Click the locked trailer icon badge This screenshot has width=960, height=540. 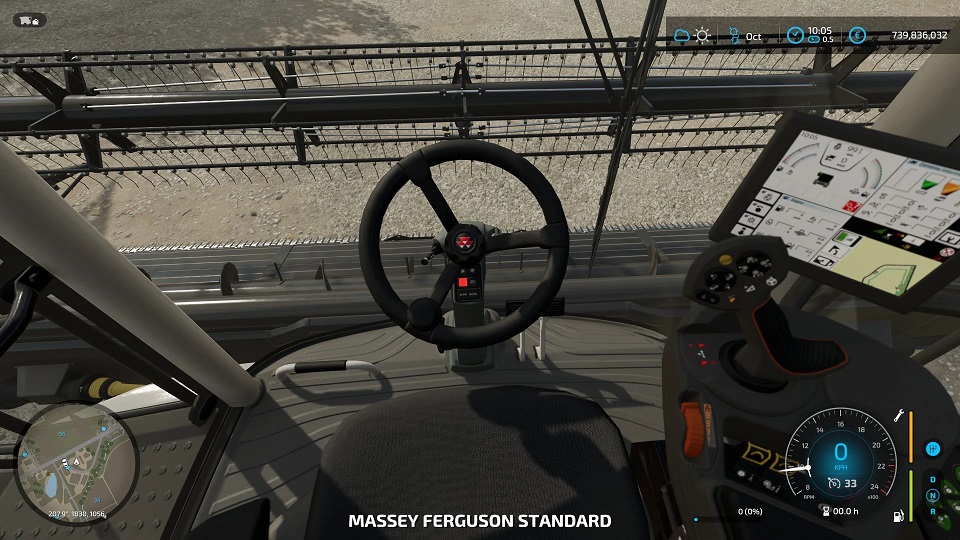tap(27, 20)
